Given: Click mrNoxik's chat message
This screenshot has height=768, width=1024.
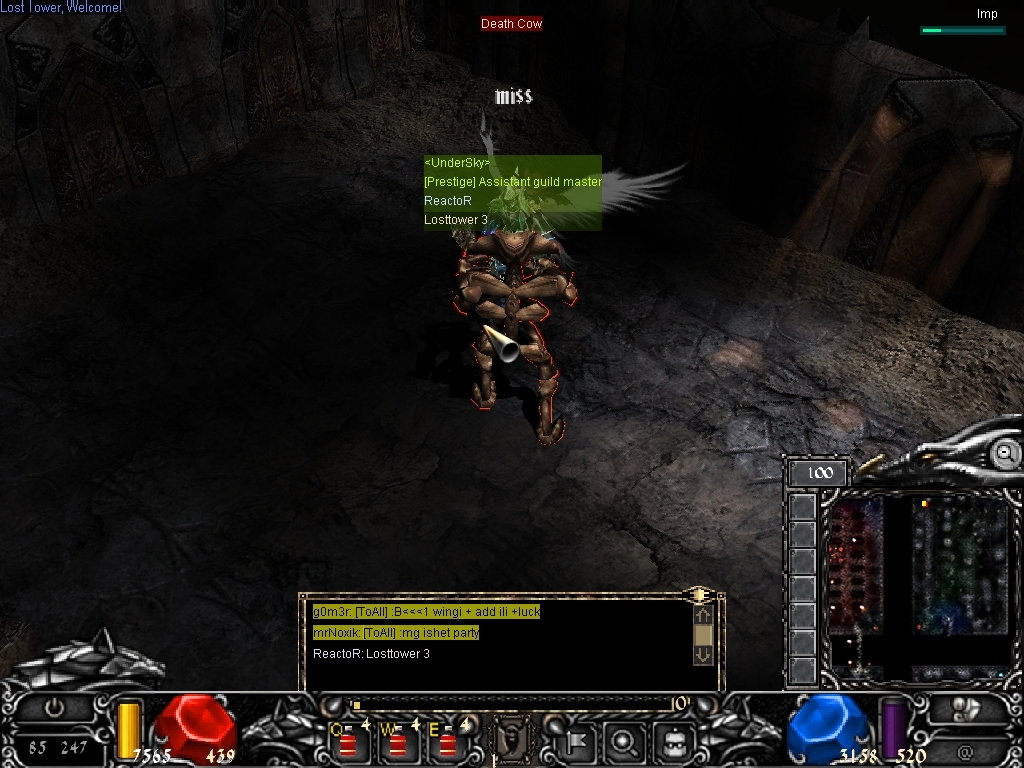Looking at the screenshot, I should tap(396, 633).
